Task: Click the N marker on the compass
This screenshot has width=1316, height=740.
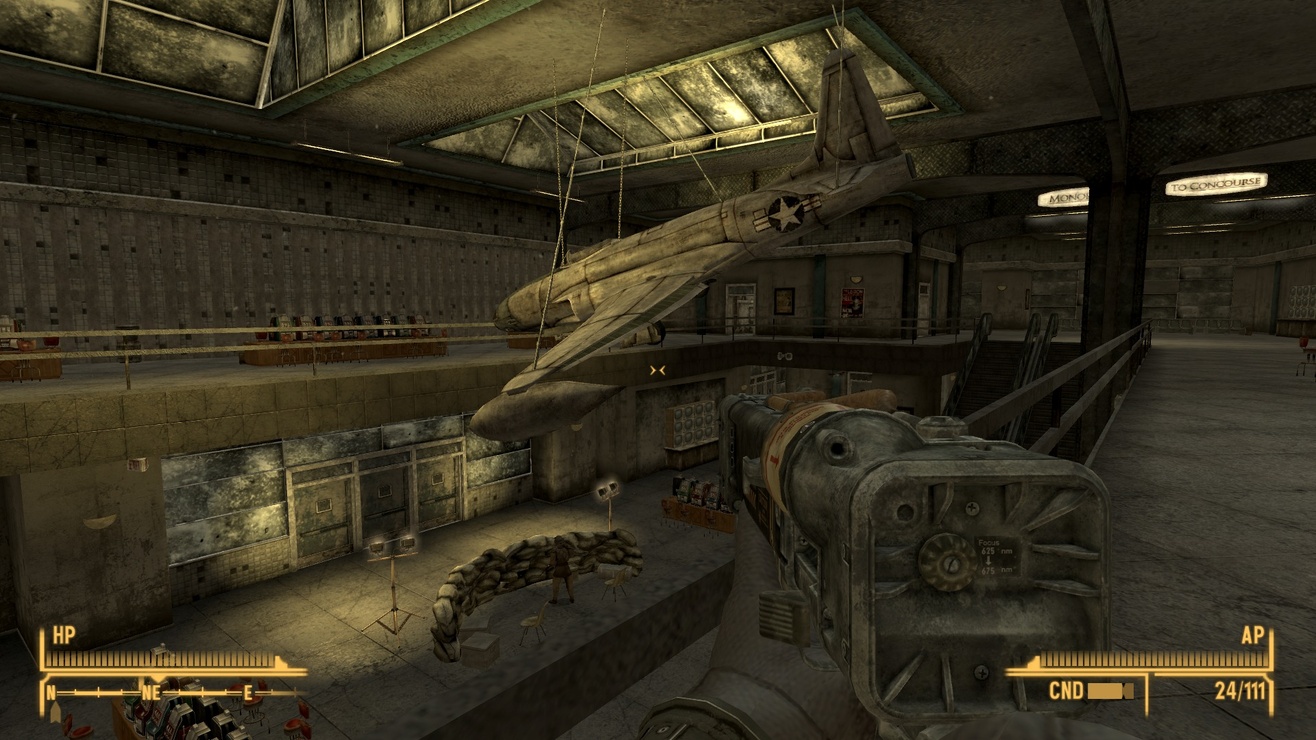Action: [50, 692]
